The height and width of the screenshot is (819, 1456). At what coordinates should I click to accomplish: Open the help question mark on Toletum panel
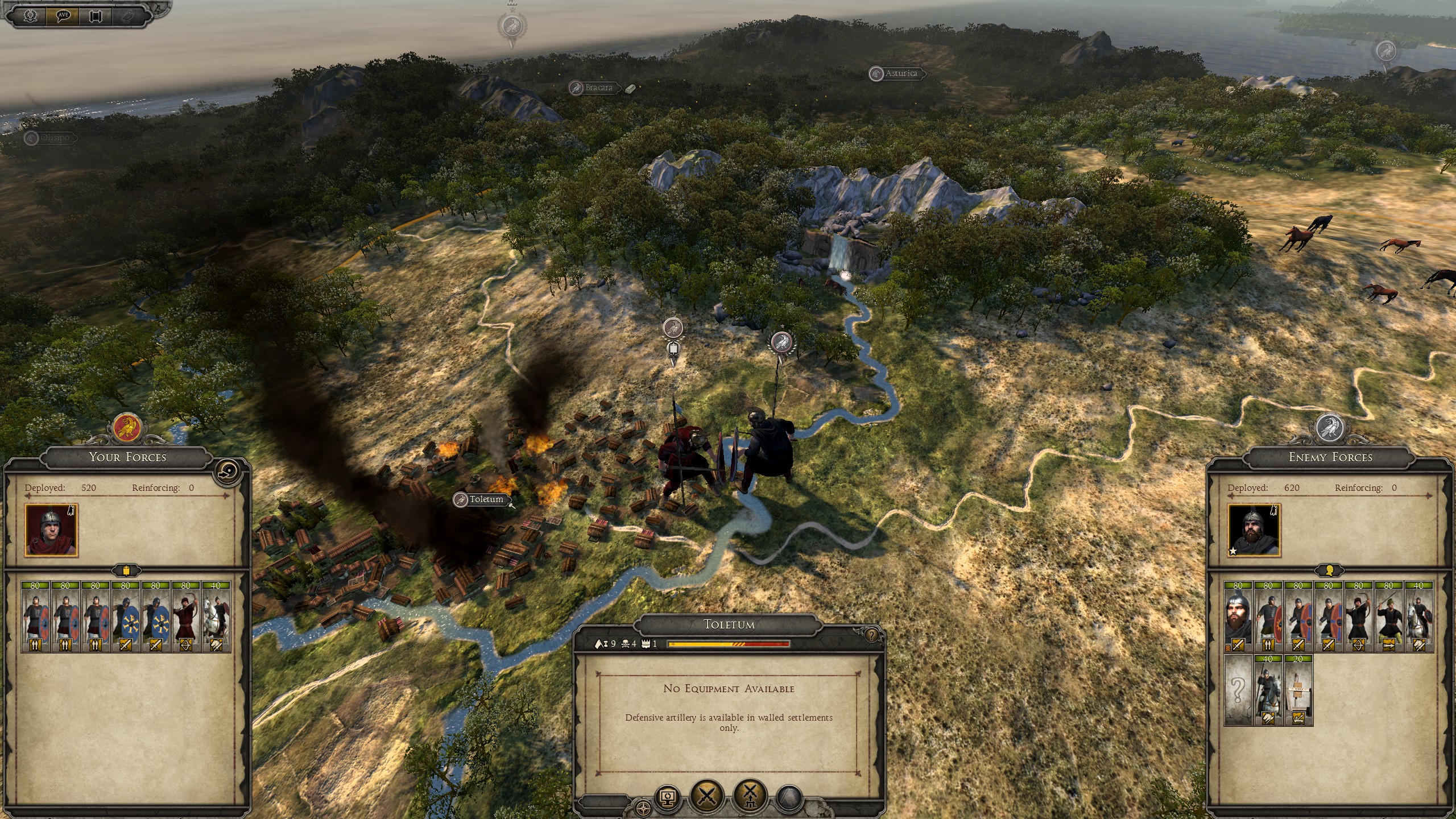tap(871, 635)
